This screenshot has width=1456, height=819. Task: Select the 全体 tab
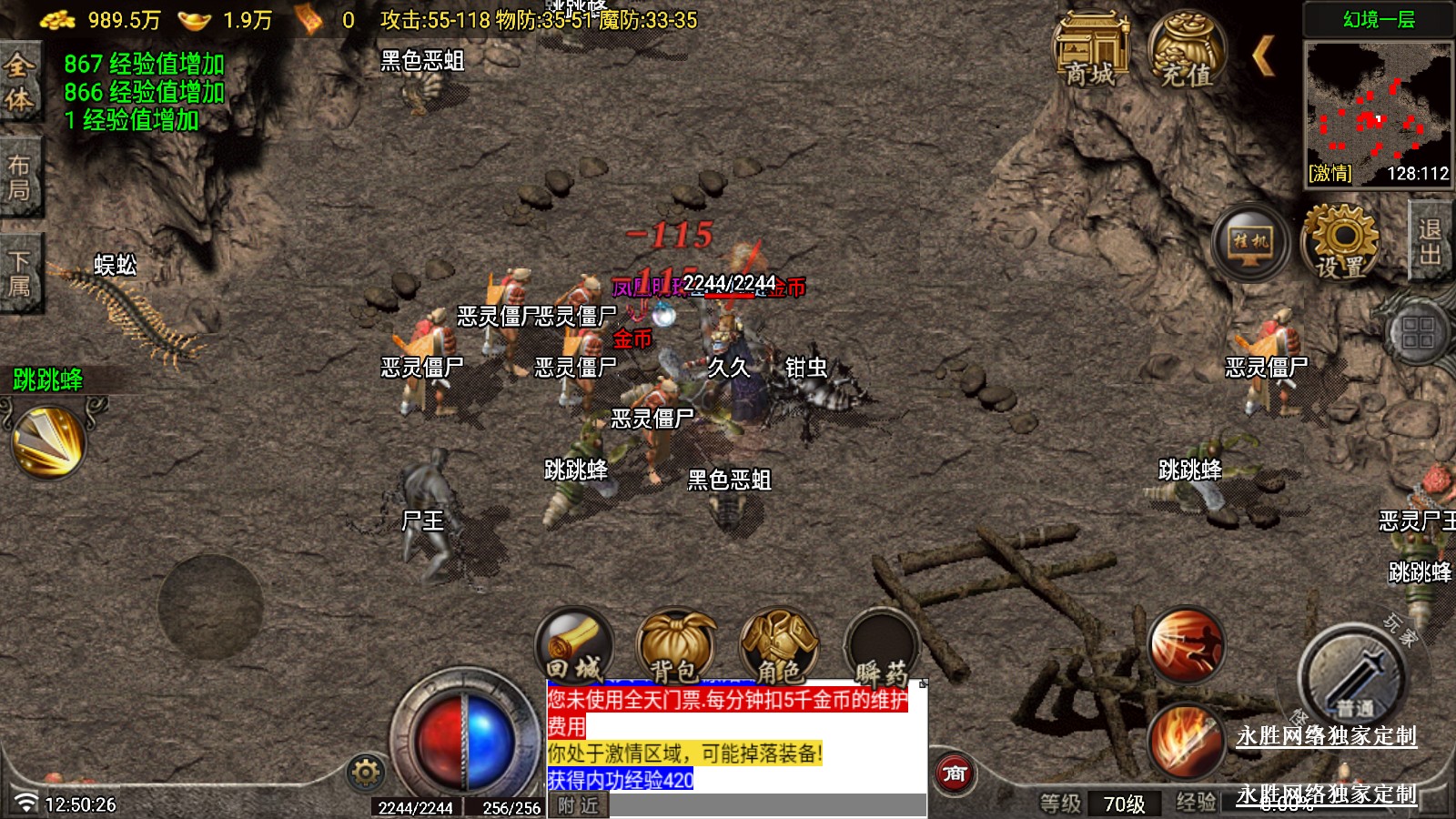click(19, 82)
